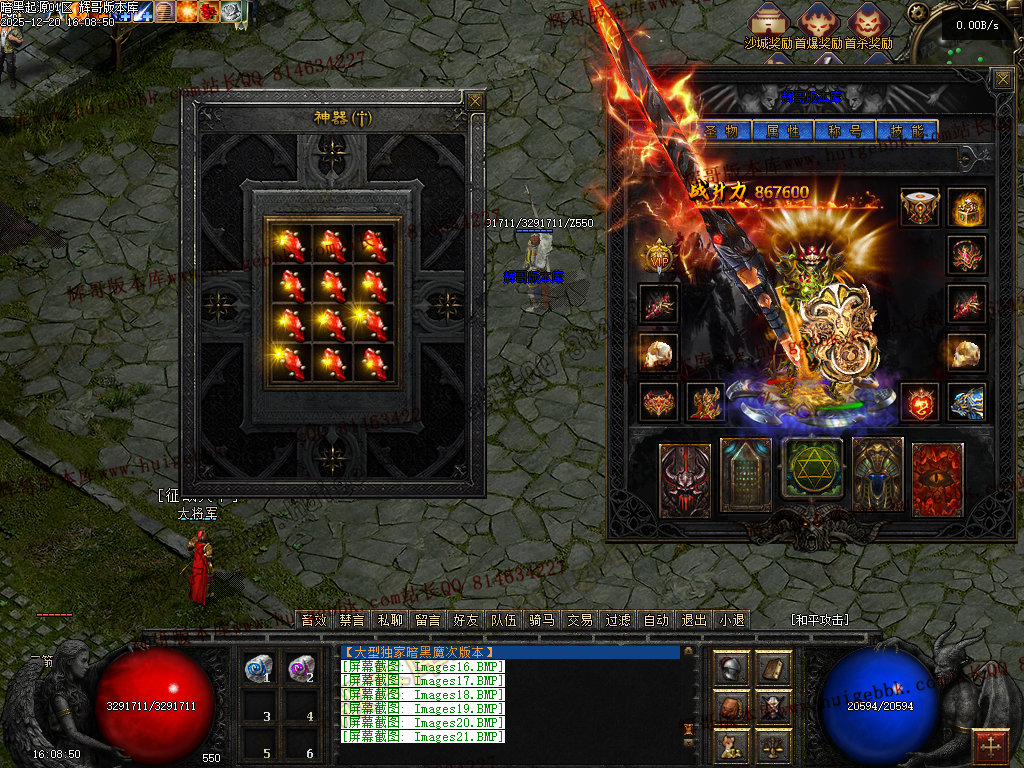Open the helmet icon menu button
The image size is (1024, 768).
732,669
